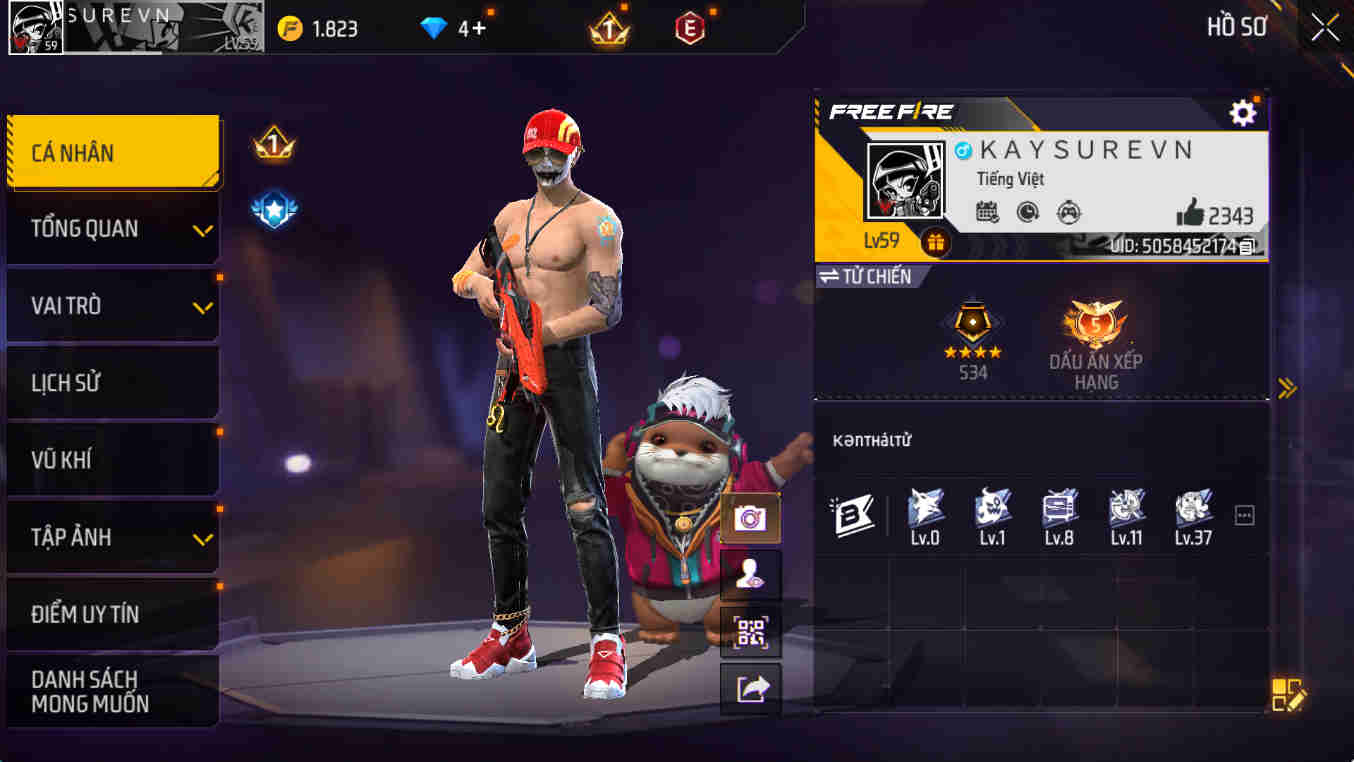
Task: Expand the TẬP ẢNH section
Action: [x=113, y=537]
